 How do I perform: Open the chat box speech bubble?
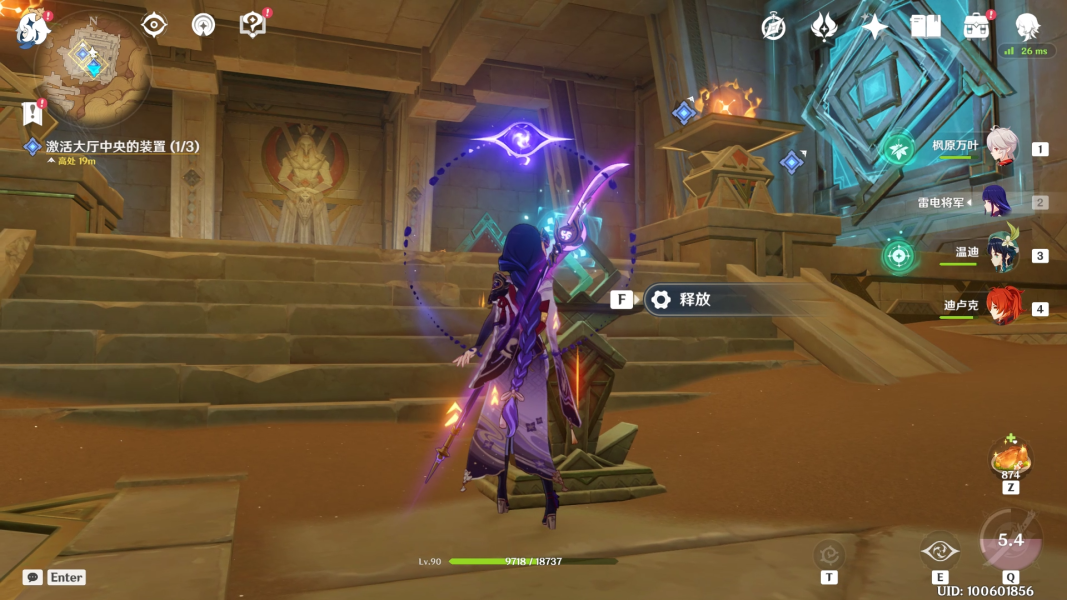click(33, 577)
